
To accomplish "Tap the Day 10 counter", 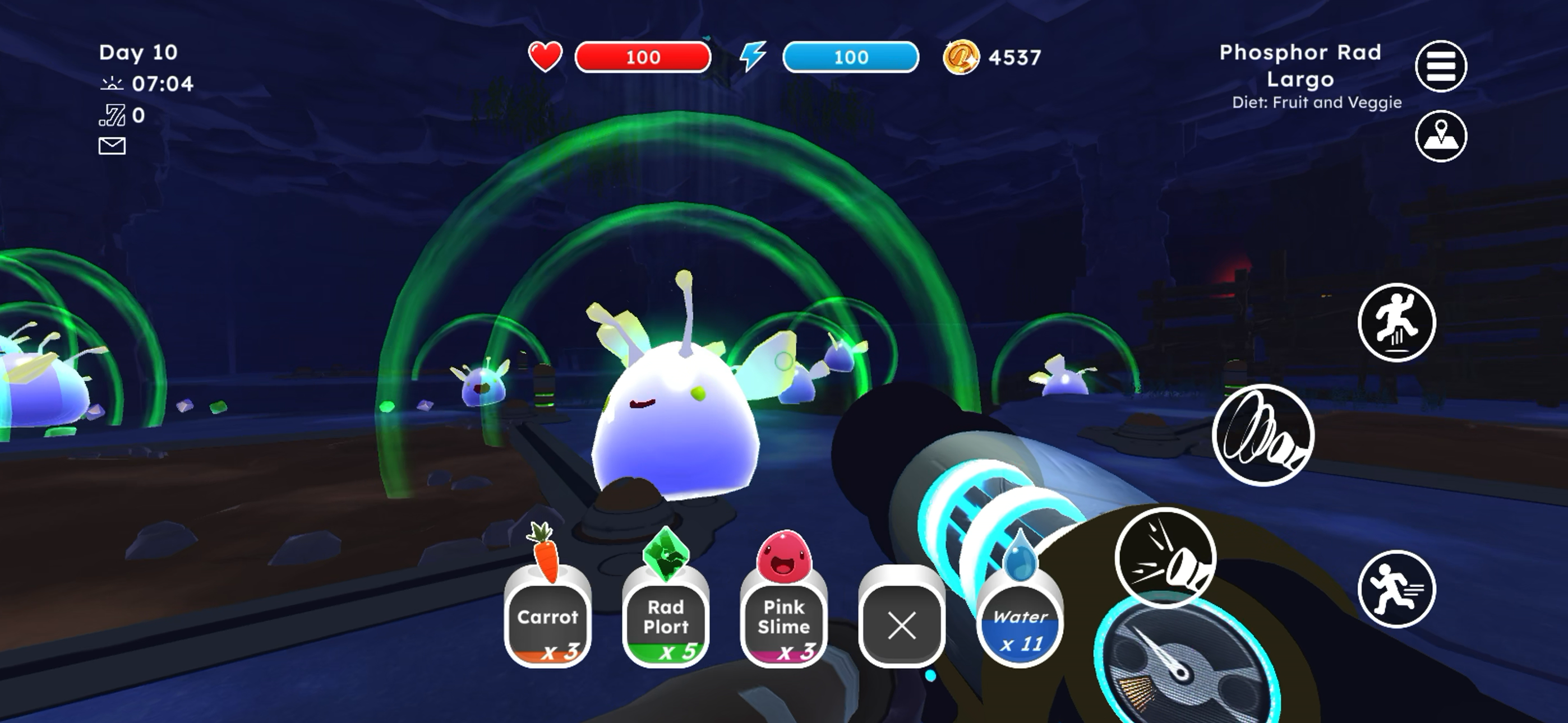I will pos(137,53).
